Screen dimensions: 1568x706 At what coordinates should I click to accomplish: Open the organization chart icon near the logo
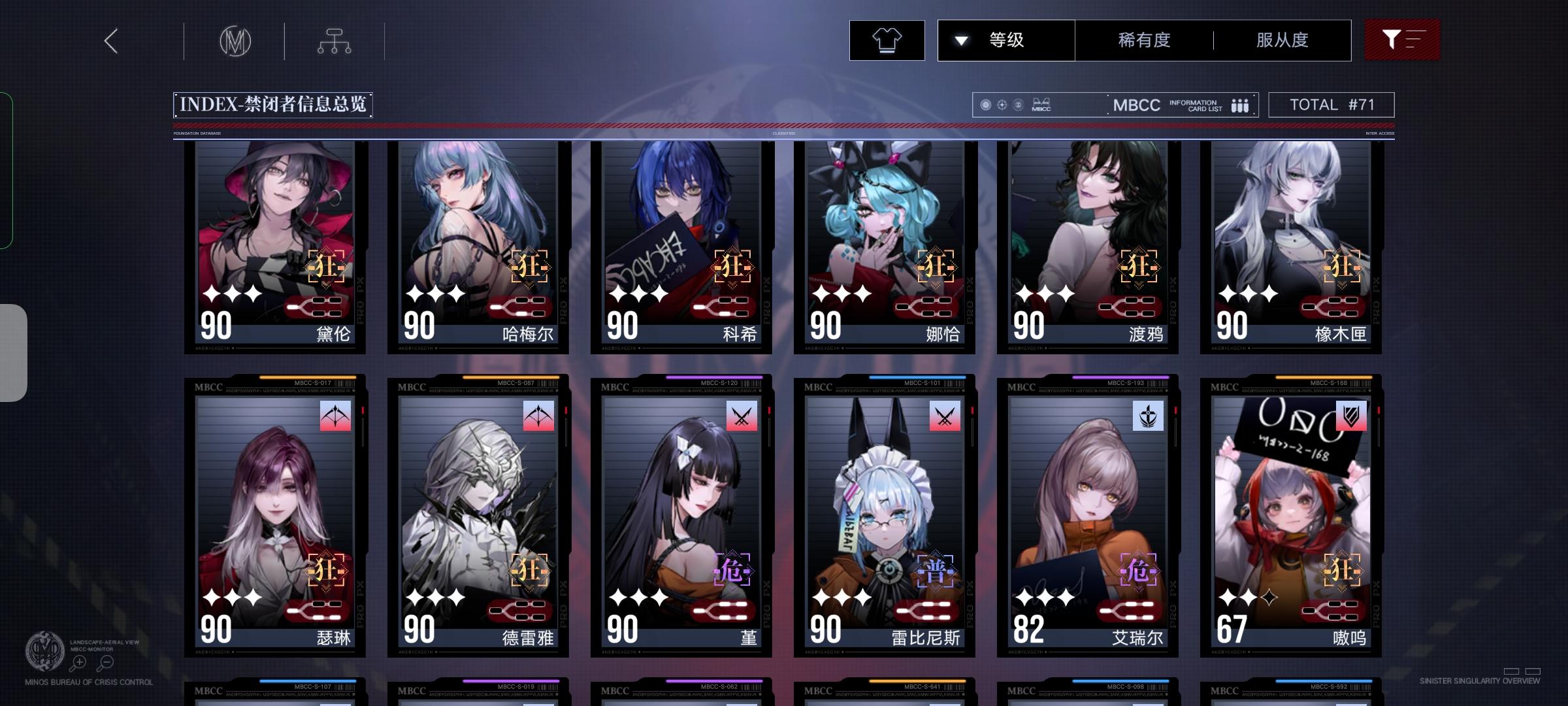(x=335, y=41)
